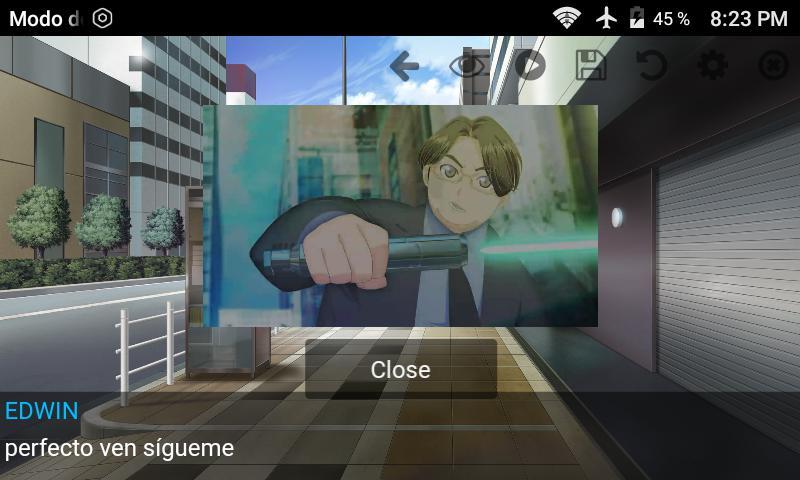Start auto-play with the play icon

click(x=530, y=66)
